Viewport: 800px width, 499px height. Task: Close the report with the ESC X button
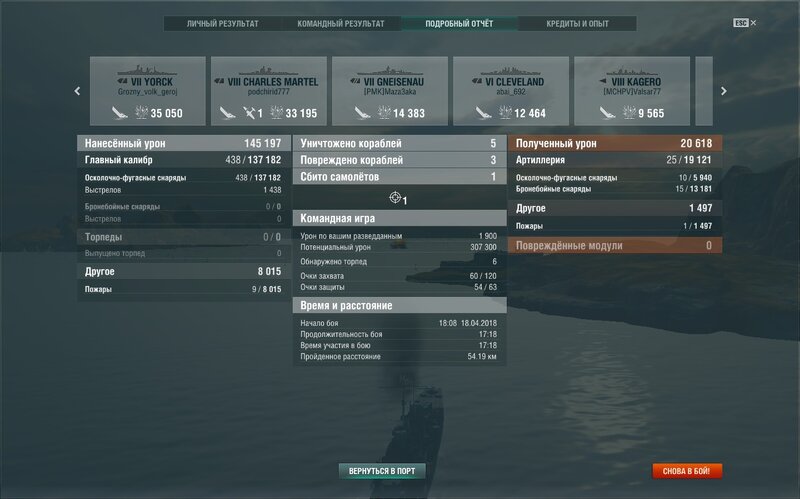[x=746, y=22]
